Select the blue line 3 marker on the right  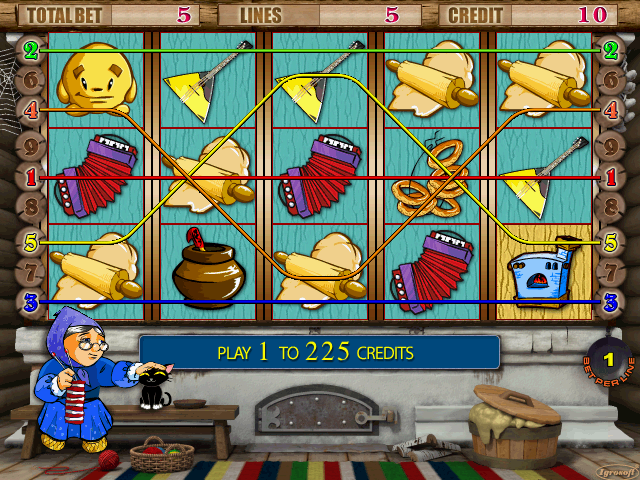tap(609, 301)
